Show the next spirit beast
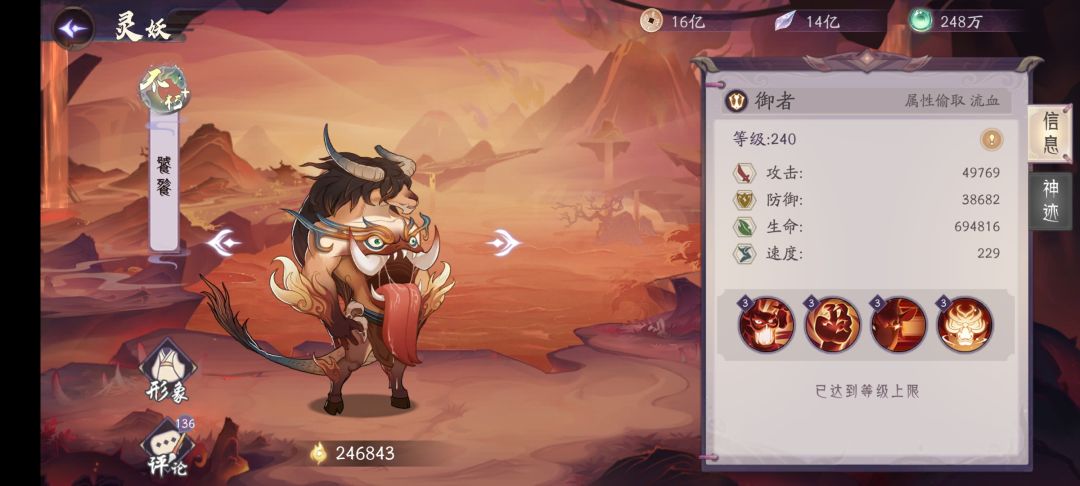Viewport: 1080px width, 486px height. click(504, 242)
